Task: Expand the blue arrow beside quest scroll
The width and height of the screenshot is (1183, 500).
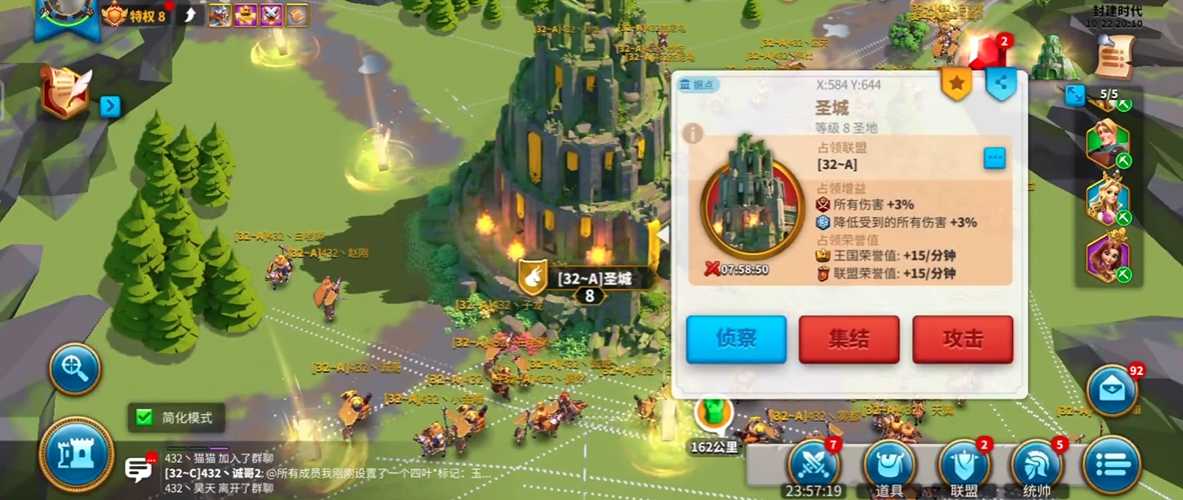Action: pyautogui.click(x=110, y=105)
